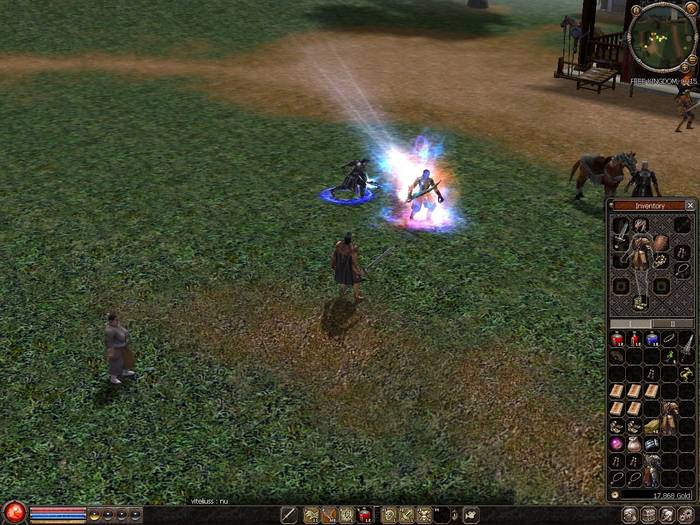Switch to the second inventory page tab
This screenshot has width=700, height=525.
pyautogui.click(x=672, y=324)
